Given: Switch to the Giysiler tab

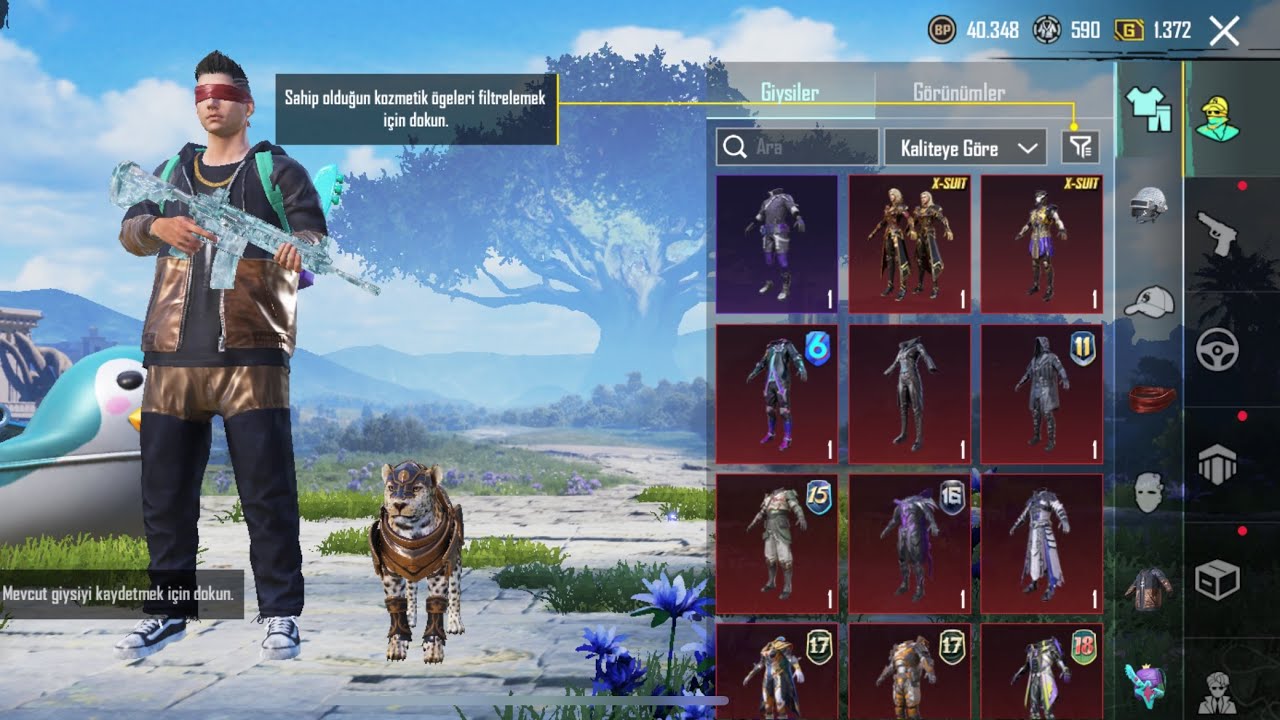Looking at the screenshot, I should (789, 93).
